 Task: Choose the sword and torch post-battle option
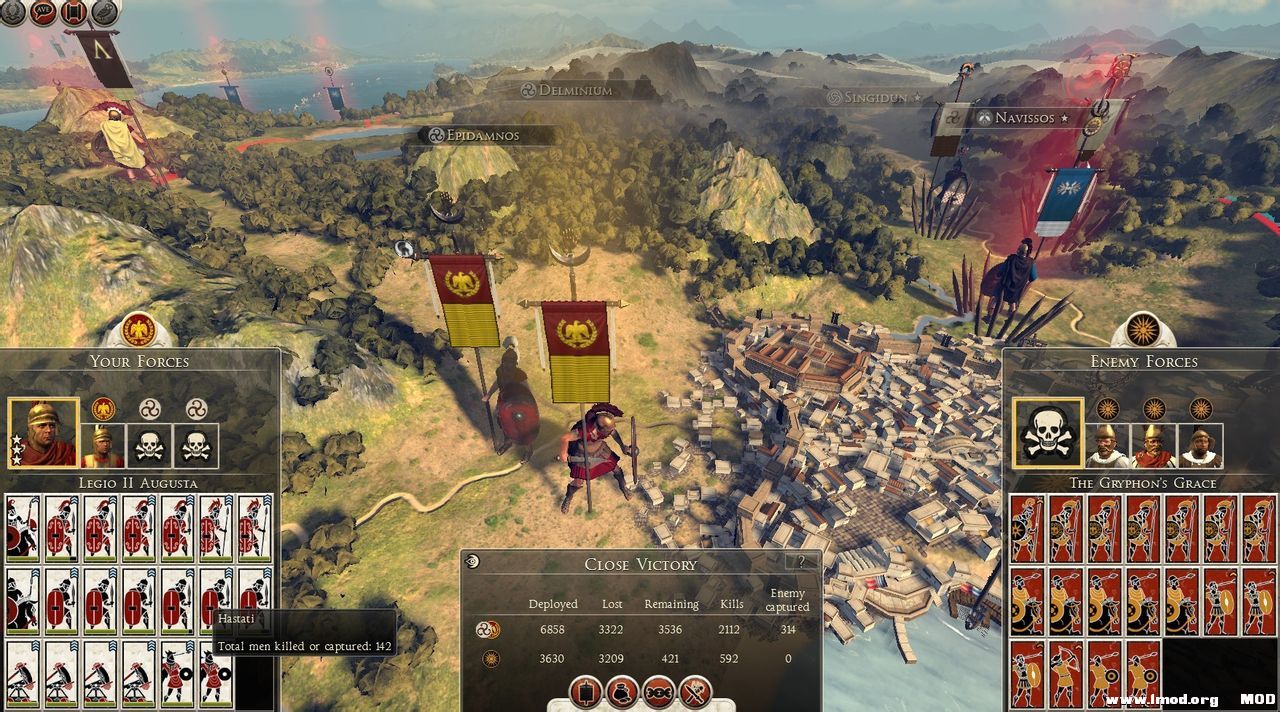(695, 691)
